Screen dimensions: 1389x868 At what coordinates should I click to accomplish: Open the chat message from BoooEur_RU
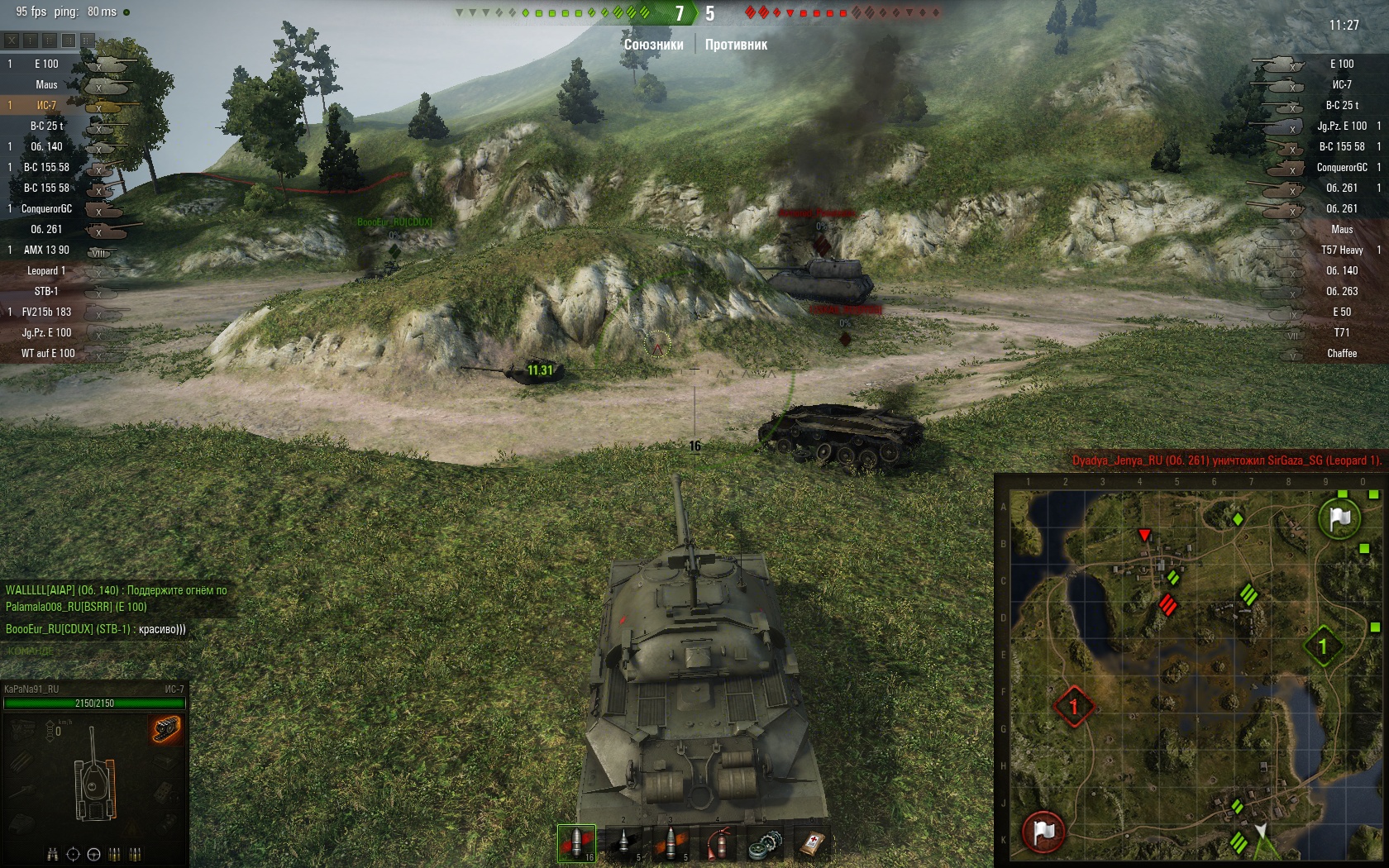click(96, 629)
